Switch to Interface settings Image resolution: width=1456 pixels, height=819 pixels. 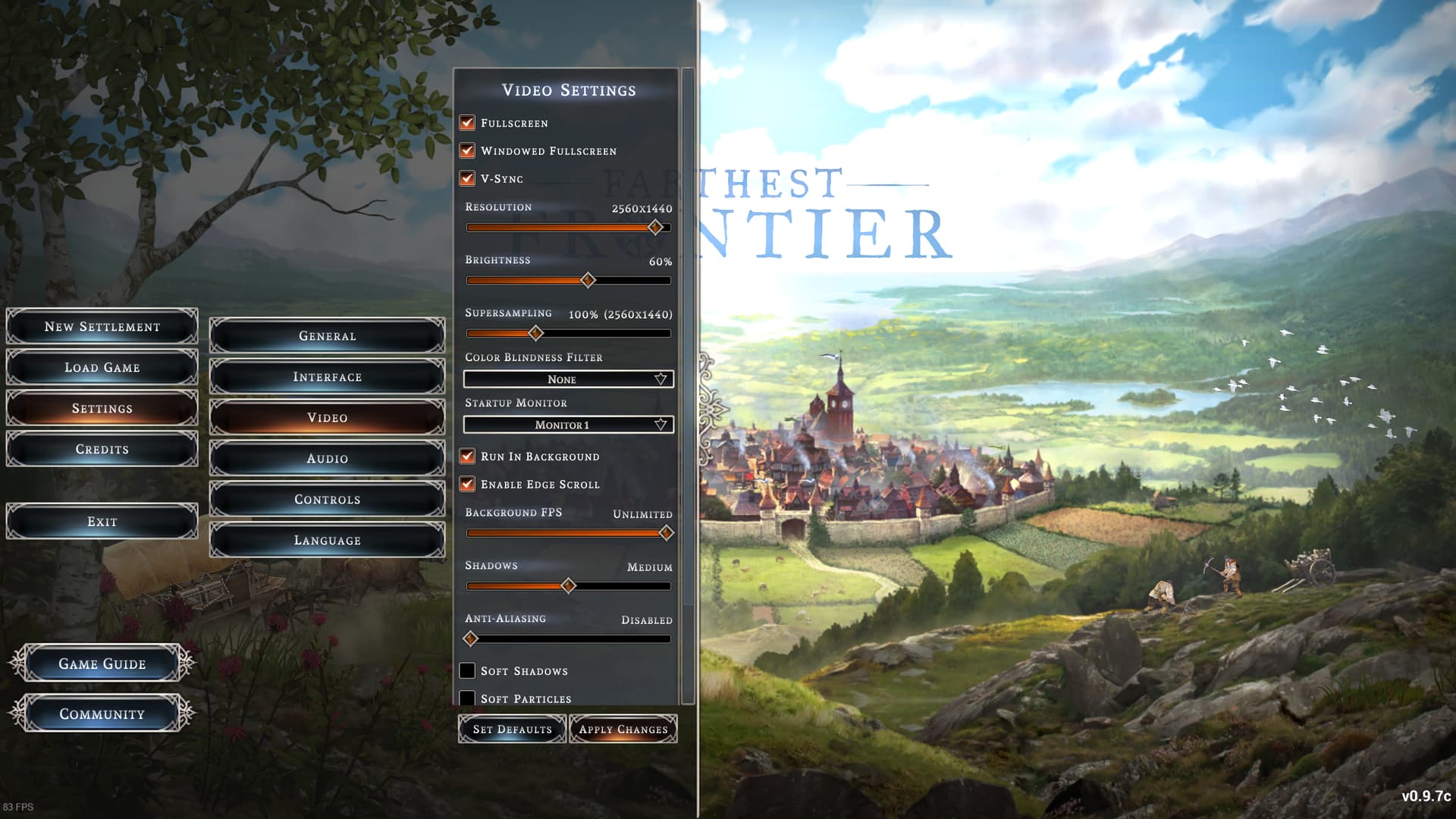pos(327,377)
